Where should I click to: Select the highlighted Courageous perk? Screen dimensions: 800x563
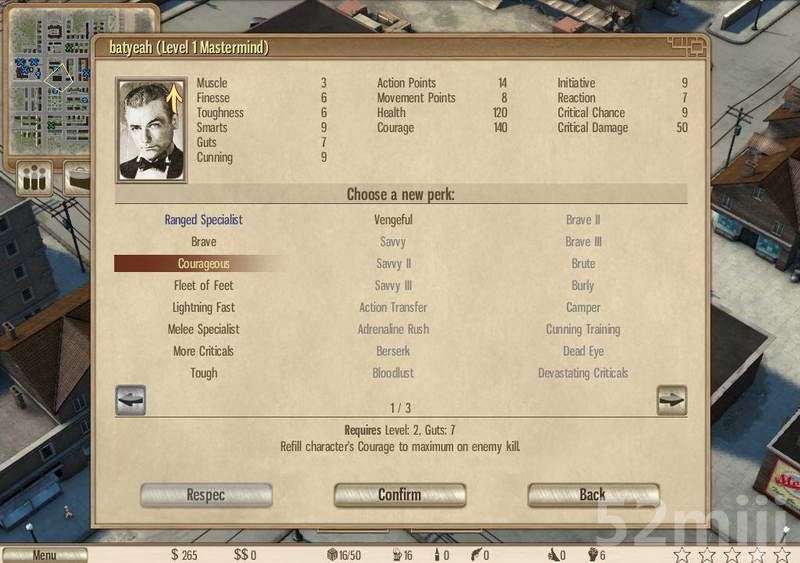[203, 264]
